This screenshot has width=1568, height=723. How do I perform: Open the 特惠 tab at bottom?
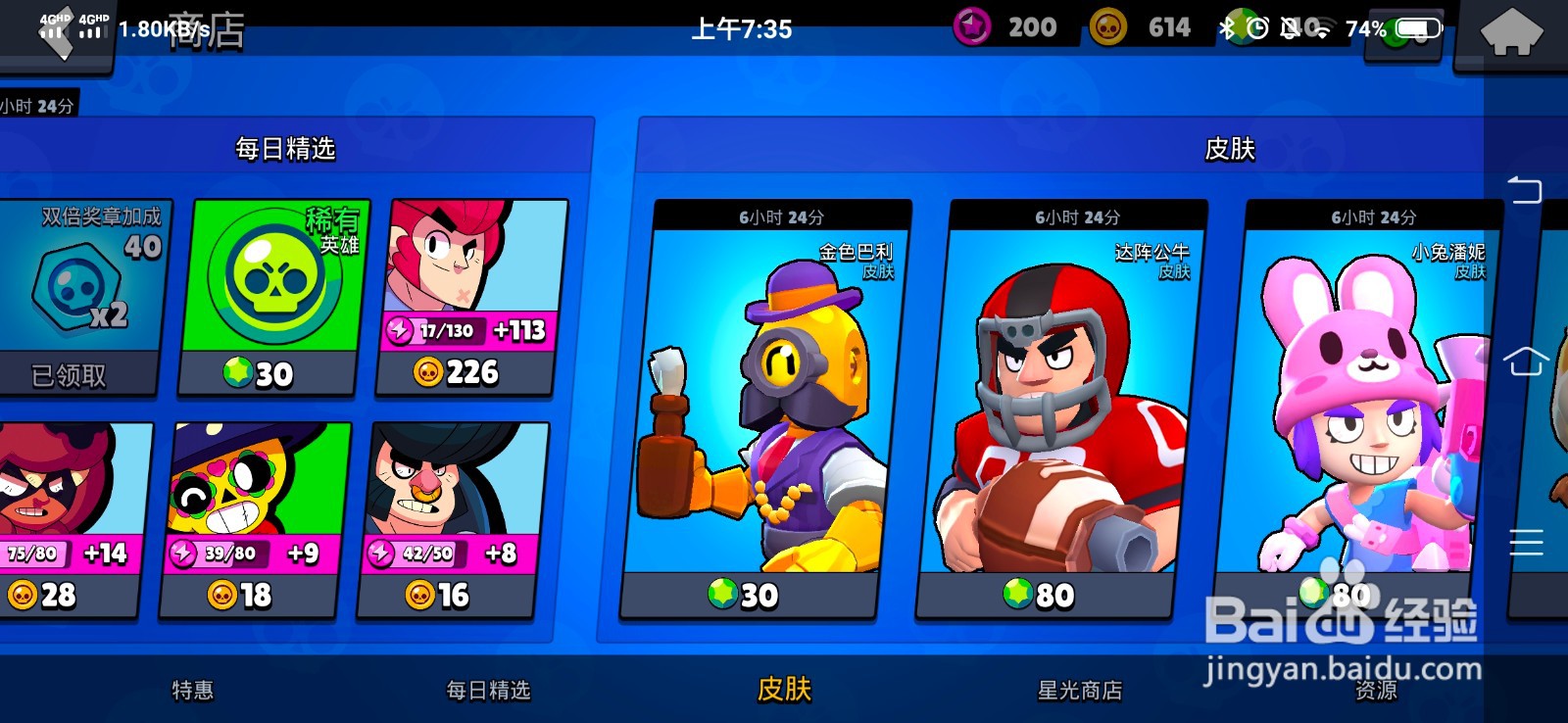pos(194,691)
